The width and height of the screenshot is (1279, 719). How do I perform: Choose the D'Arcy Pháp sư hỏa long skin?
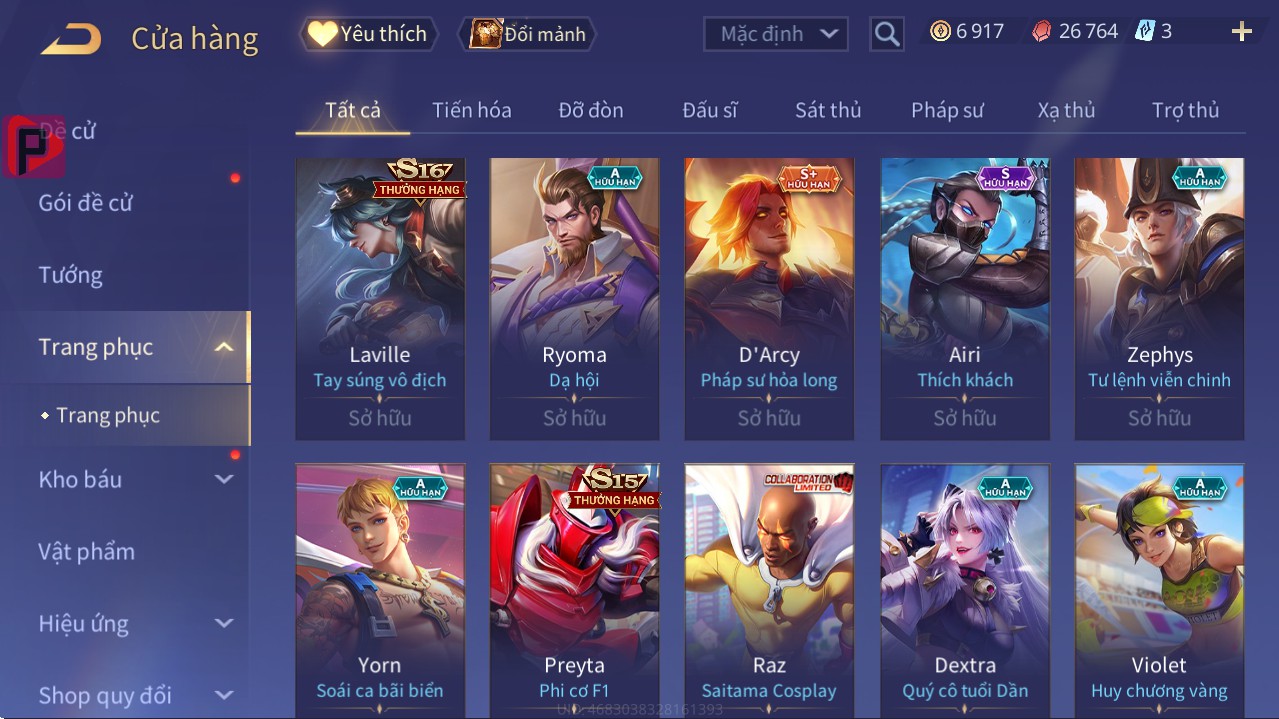(x=769, y=298)
